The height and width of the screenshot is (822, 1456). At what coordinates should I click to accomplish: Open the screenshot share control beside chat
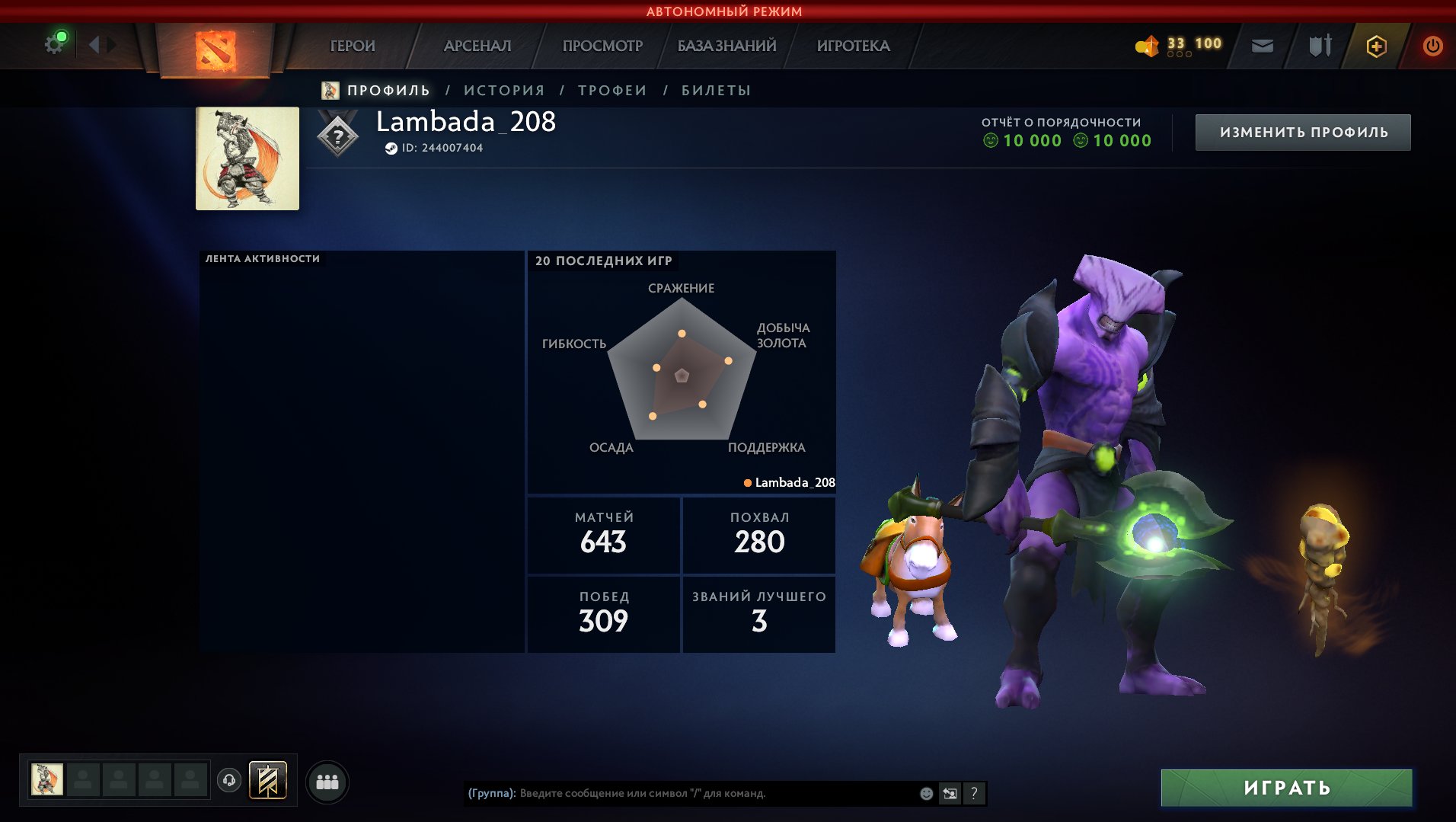coord(949,792)
